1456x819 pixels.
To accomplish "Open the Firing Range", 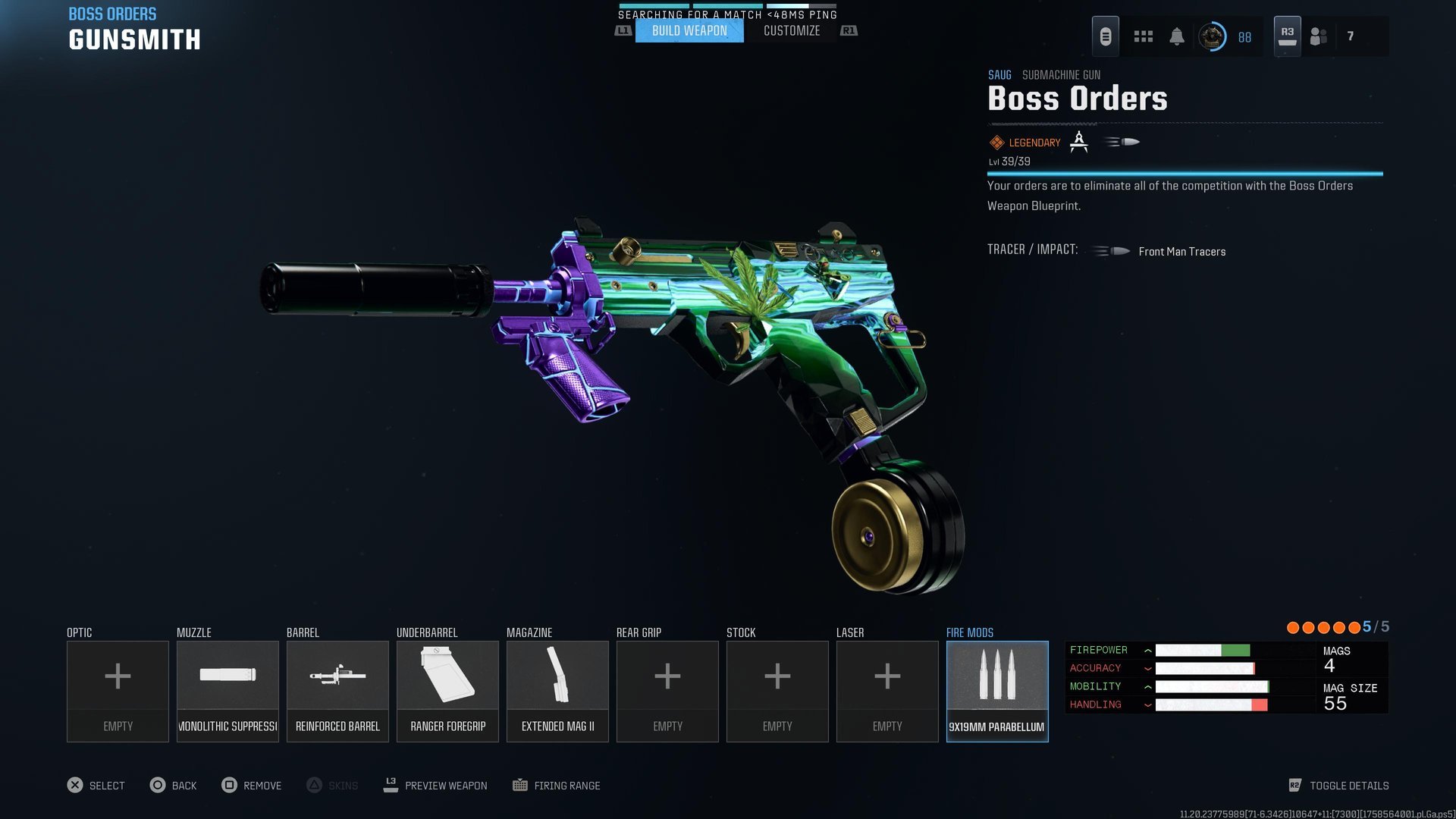I will click(x=557, y=786).
